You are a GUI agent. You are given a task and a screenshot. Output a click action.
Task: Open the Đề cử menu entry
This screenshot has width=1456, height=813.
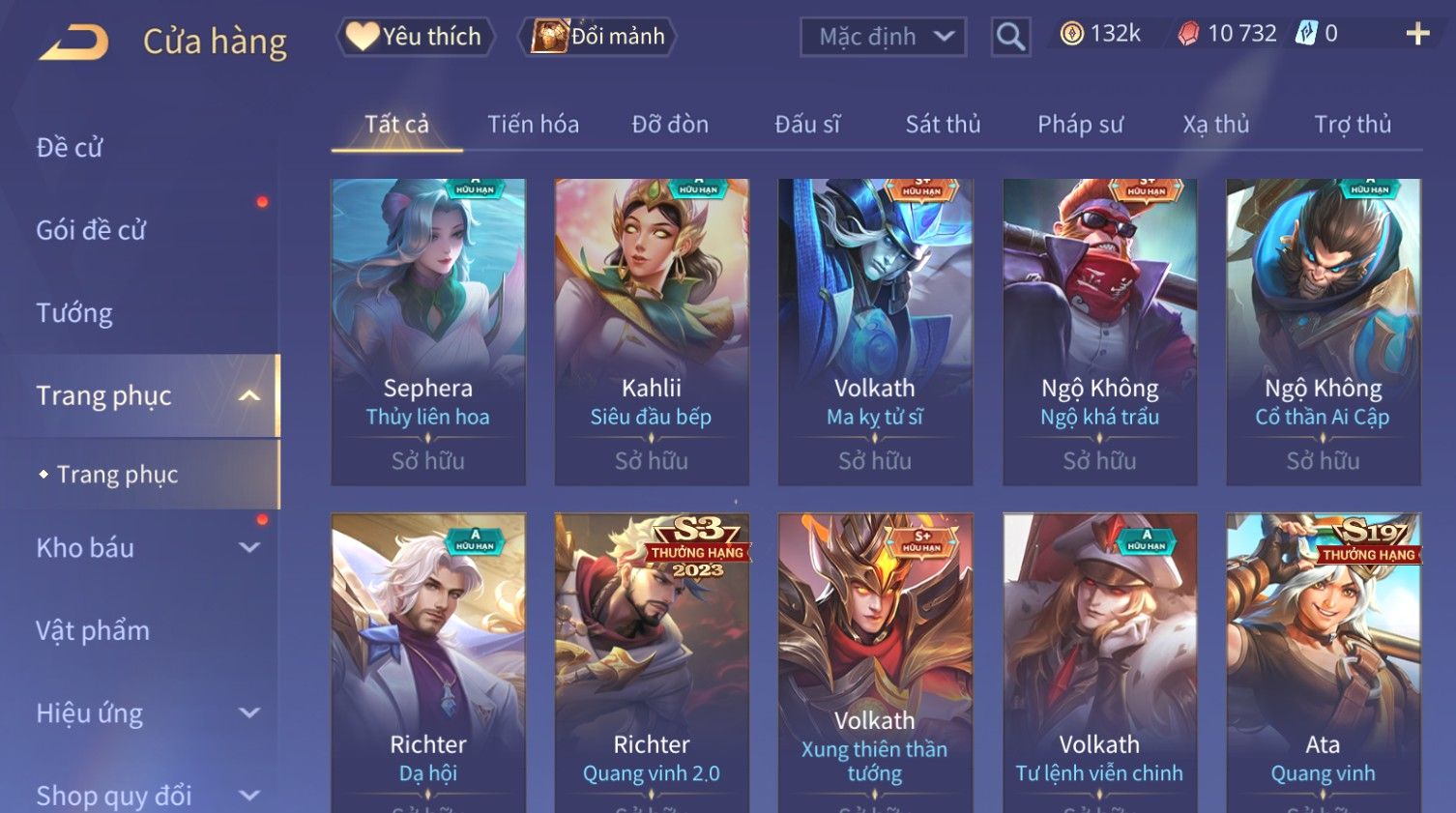[x=70, y=148]
